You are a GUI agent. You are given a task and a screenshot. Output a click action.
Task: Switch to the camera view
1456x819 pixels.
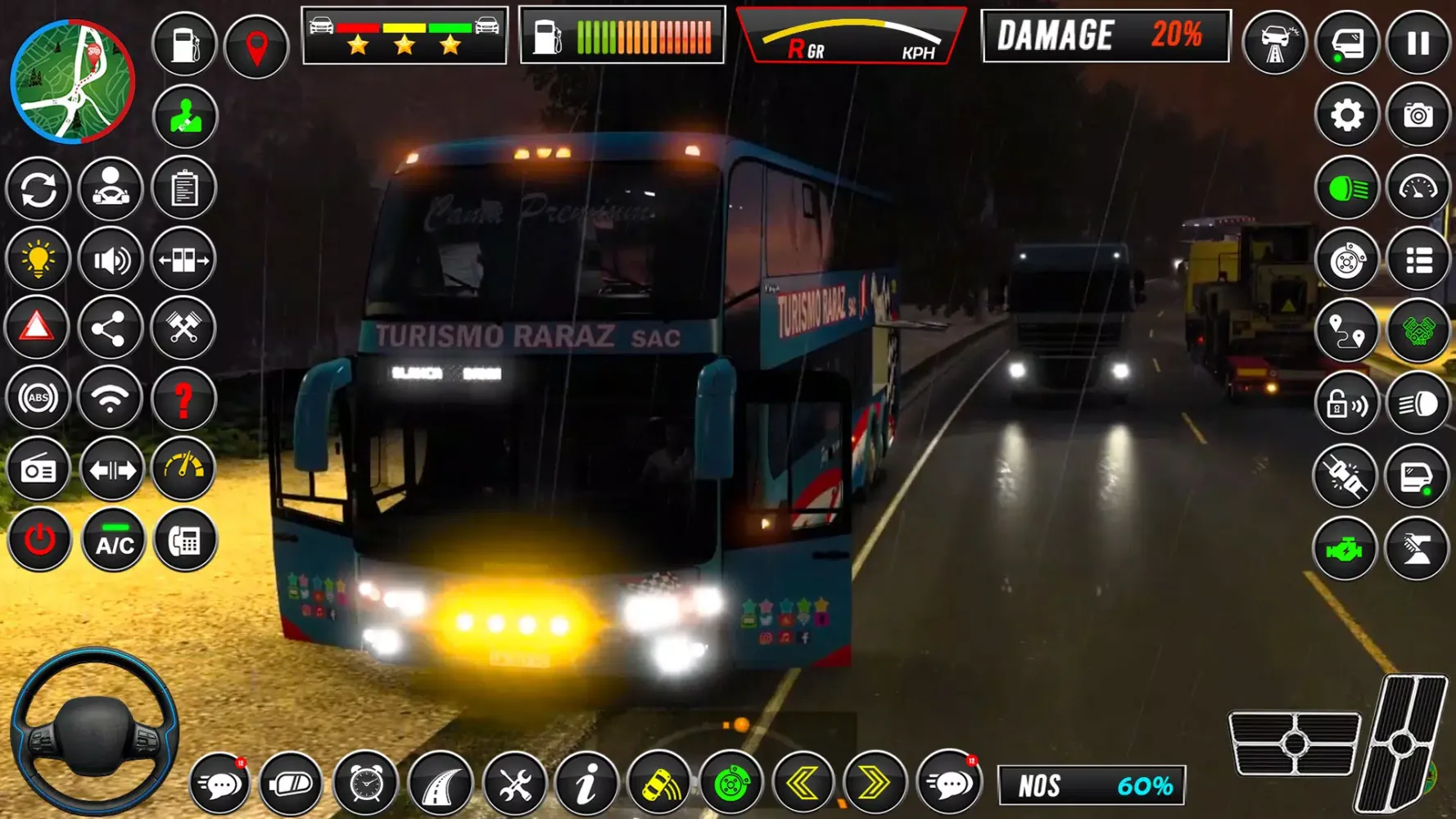1421,115
